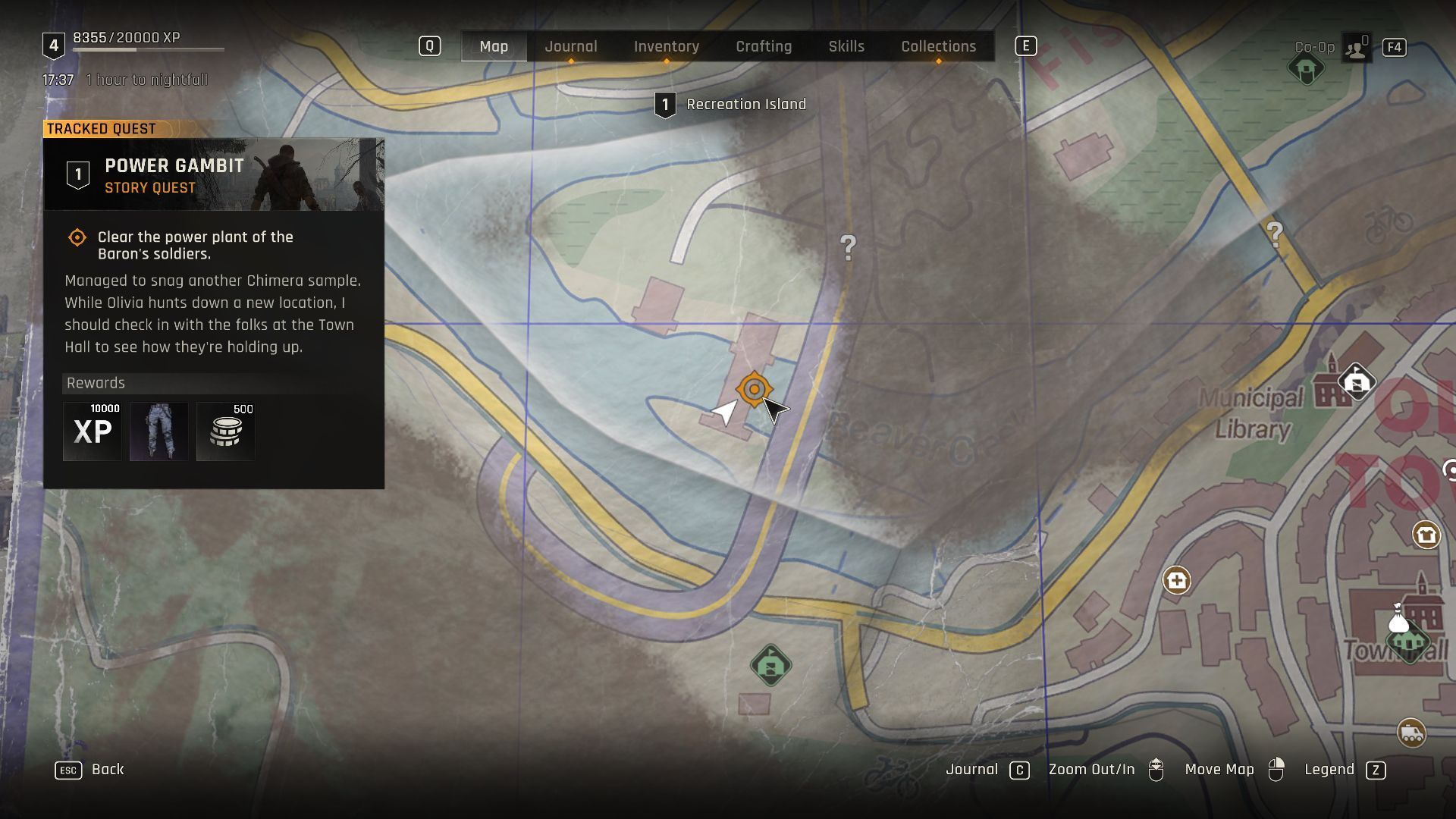Open the Co-Op players panel
Screen dimensions: 1456x819
tap(1355, 48)
